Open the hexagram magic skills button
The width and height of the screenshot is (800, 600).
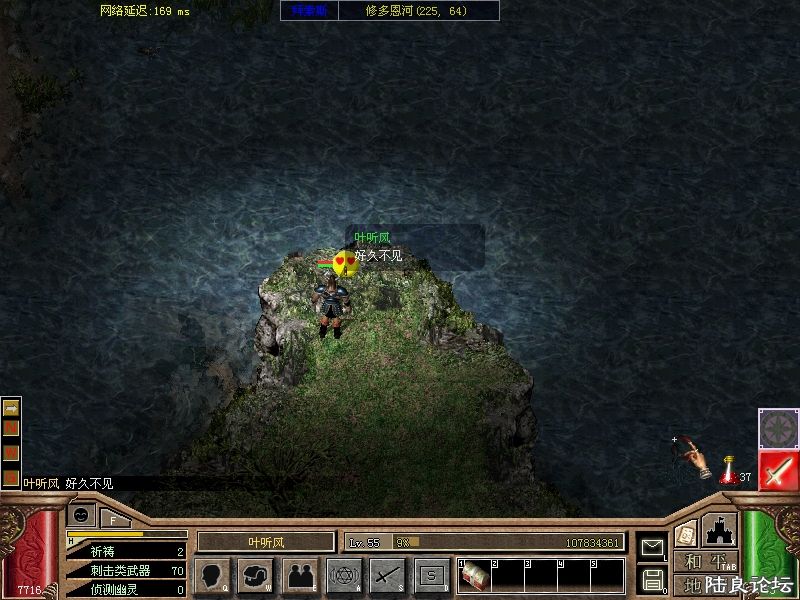click(x=344, y=575)
